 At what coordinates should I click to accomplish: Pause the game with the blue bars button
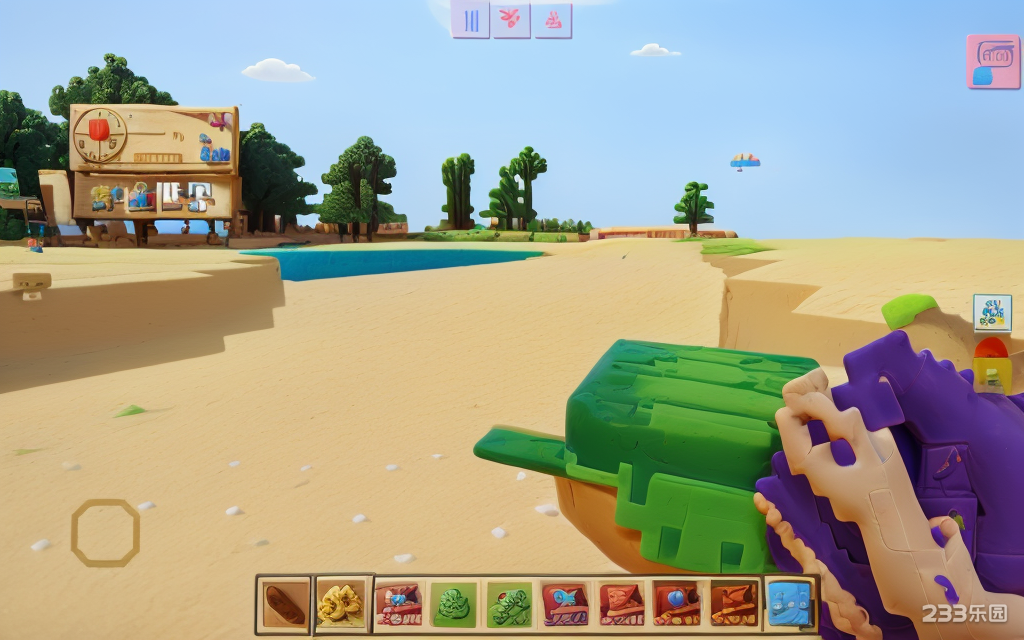[471, 19]
